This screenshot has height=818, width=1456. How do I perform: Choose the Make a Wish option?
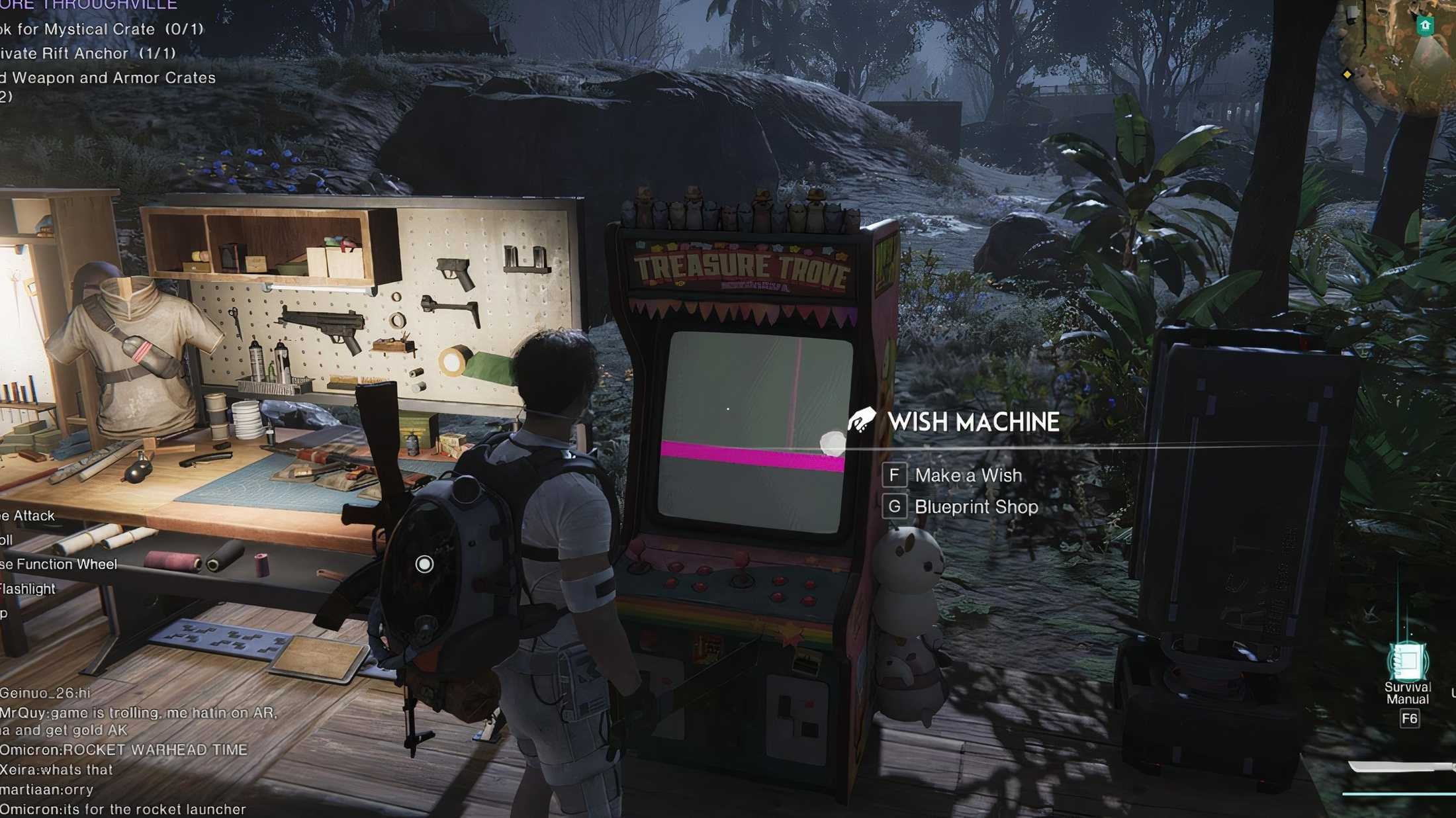click(x=968, y=475)
